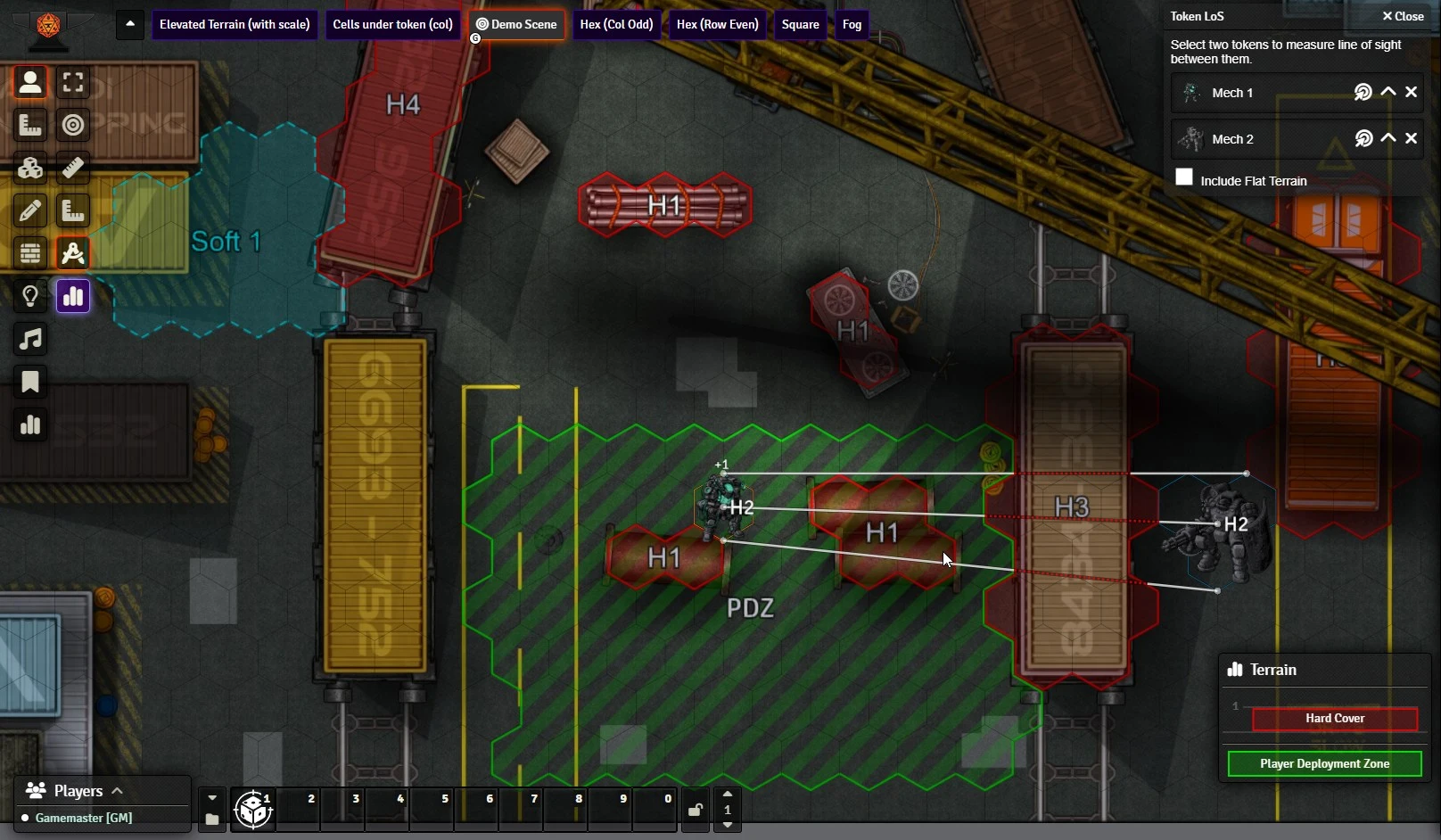Pick a target token for Mech 2
This screenshot has height=840, width=1441.
pos(1363,138)
